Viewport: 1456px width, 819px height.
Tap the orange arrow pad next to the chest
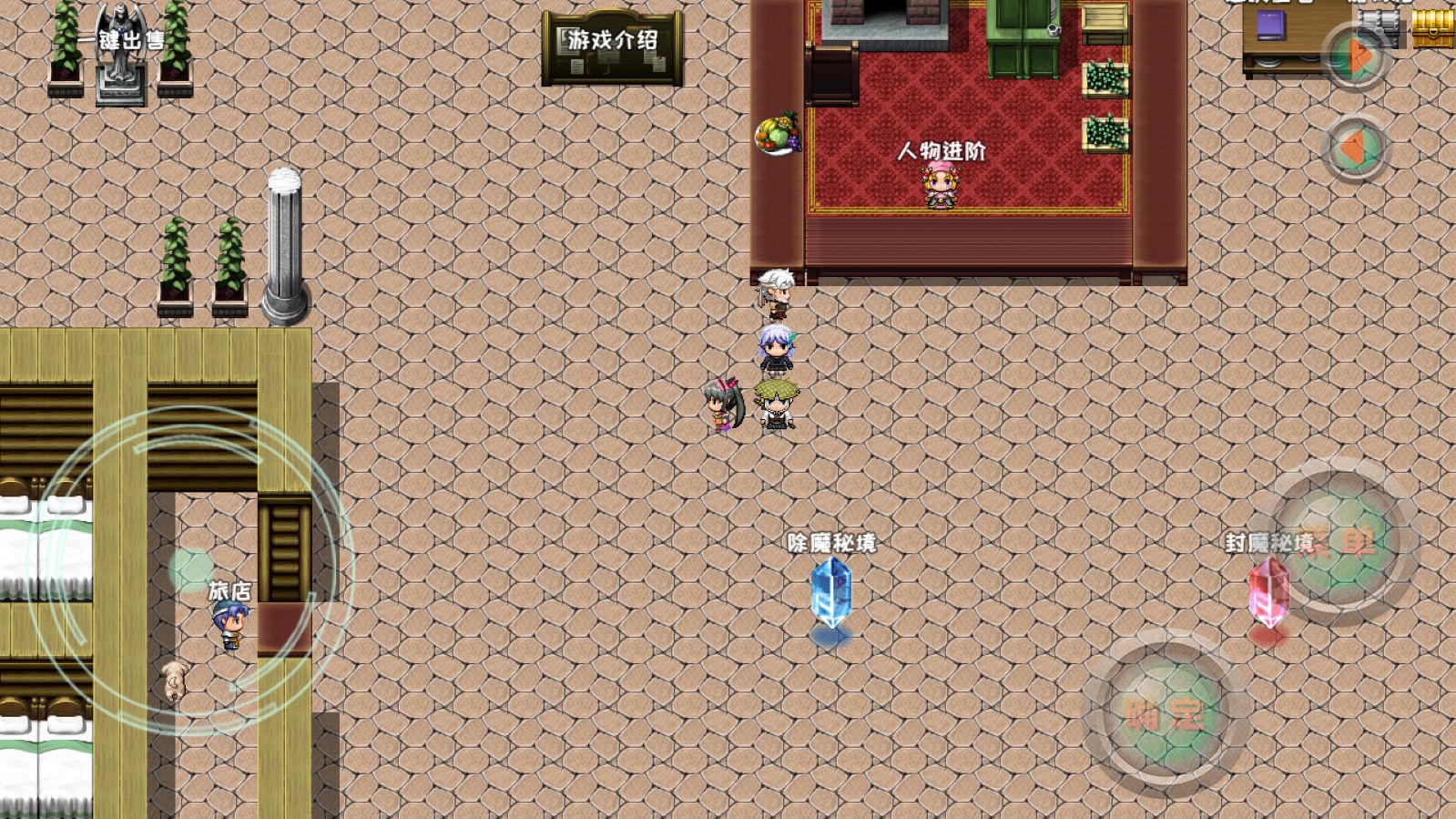tap(1356, 52)
